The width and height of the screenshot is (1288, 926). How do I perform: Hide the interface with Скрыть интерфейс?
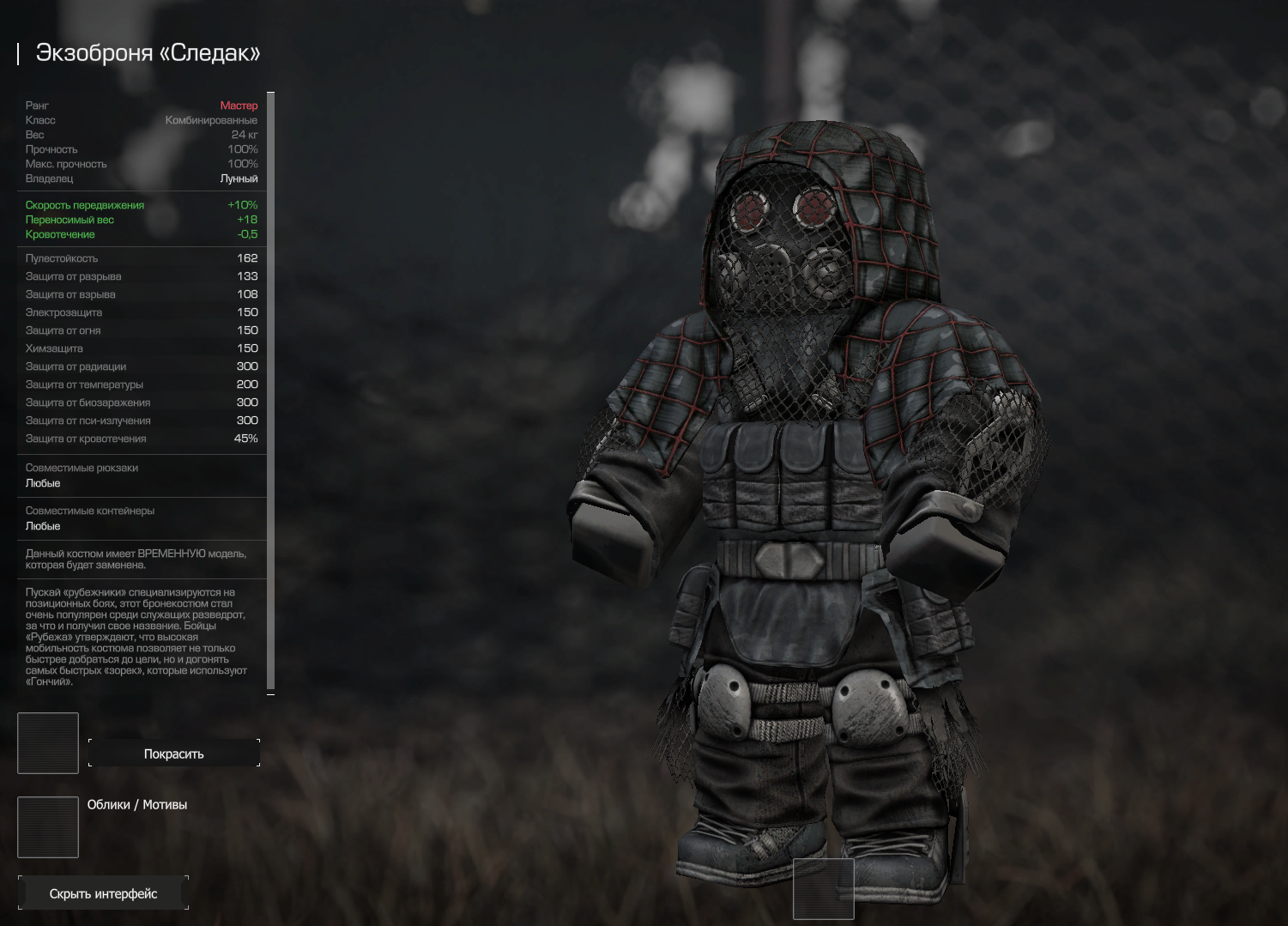coord(103,893)
